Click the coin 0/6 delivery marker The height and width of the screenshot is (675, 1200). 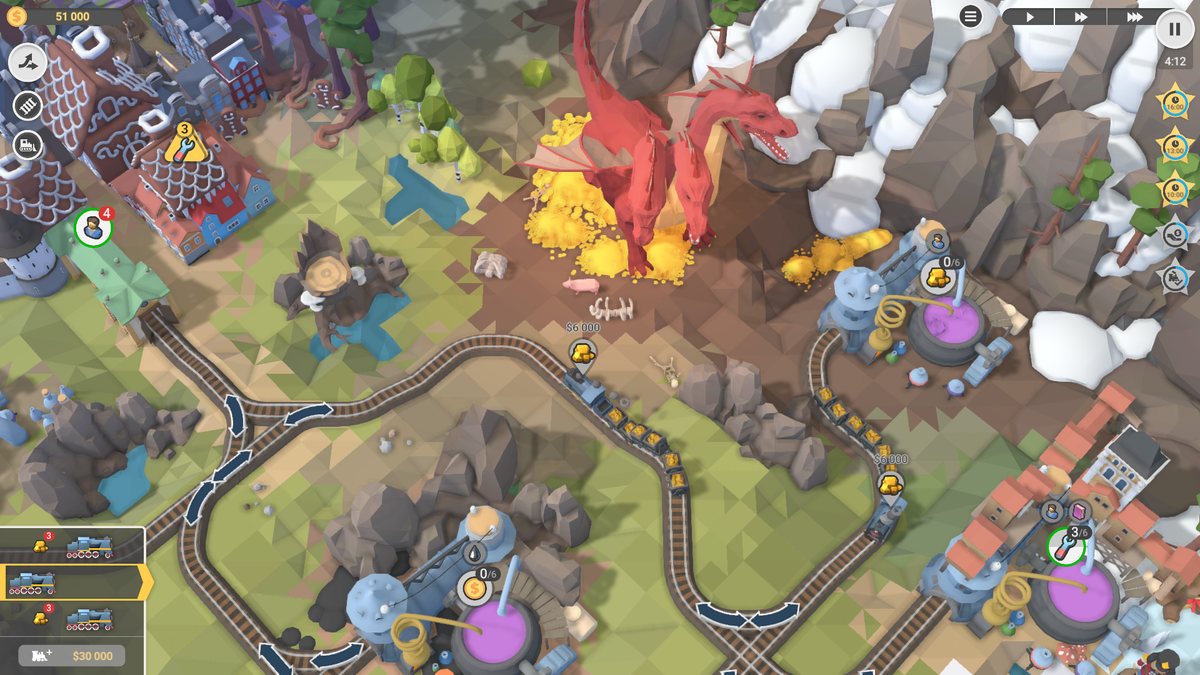click(x=476, y=587)
